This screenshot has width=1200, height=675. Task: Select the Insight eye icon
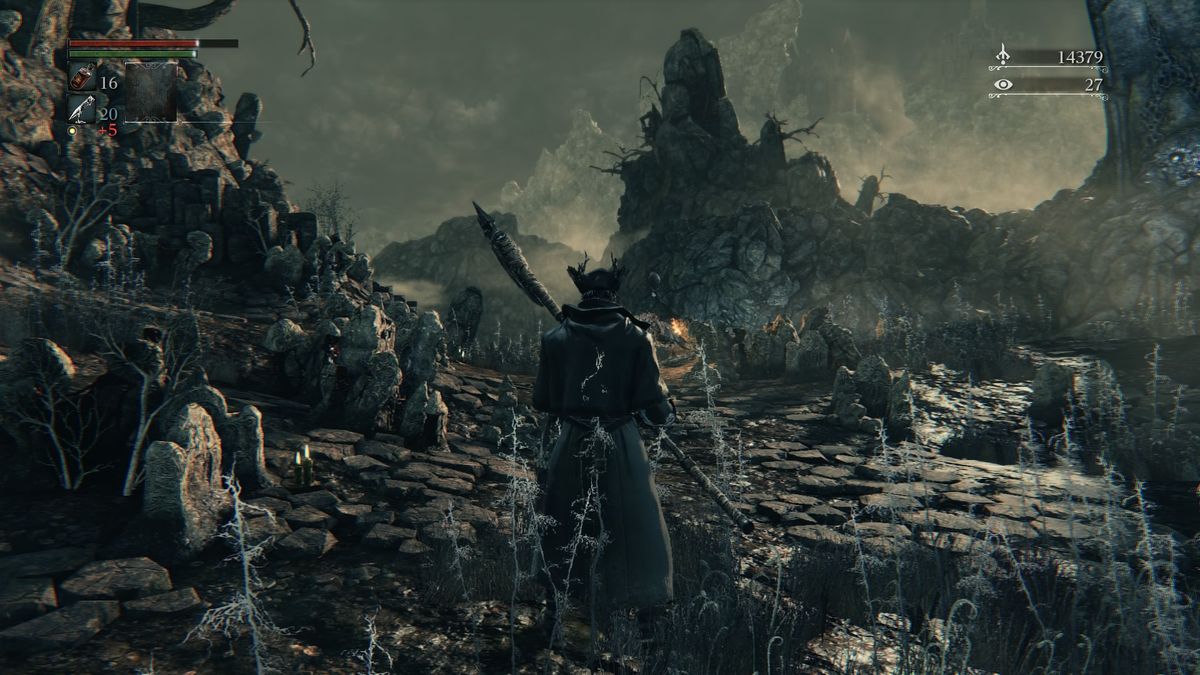click(x=1003, y=85)
